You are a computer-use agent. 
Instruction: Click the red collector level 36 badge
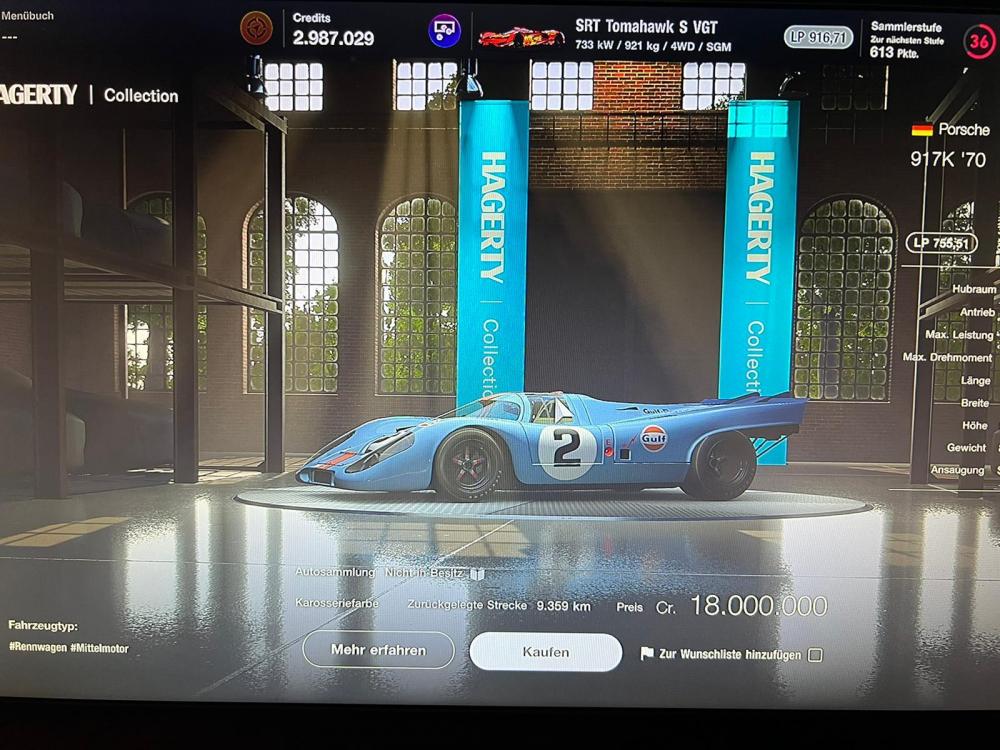pyautogui.click(x=979, y=41)
